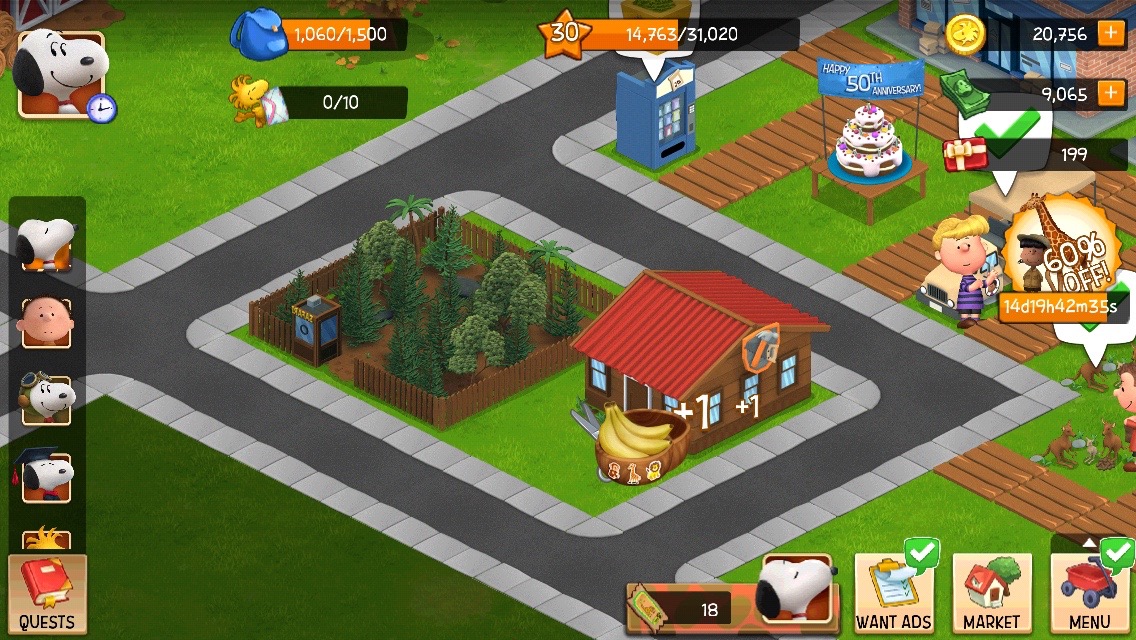The width and height of the screenshot is (1136, 640).
Task: Tap Snoopy's profile portrait with clock
Action: coord(62,73)
